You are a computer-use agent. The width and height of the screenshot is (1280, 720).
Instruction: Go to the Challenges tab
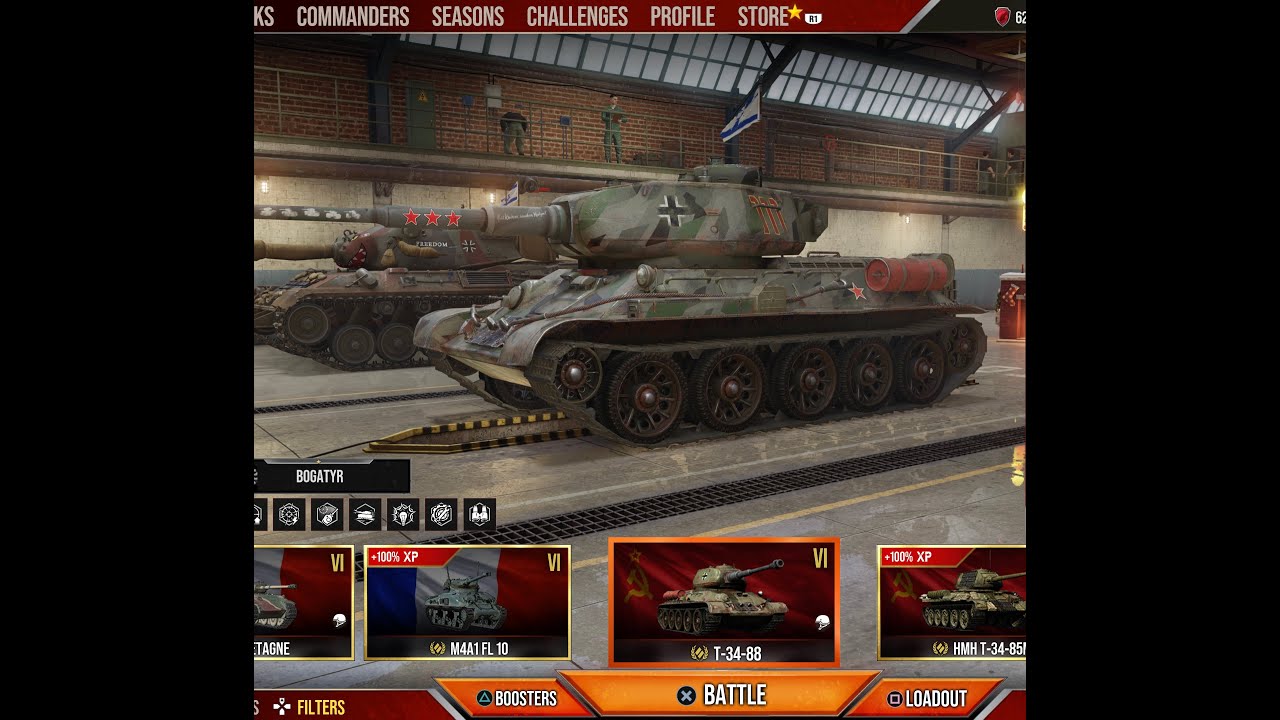[577, 17]
